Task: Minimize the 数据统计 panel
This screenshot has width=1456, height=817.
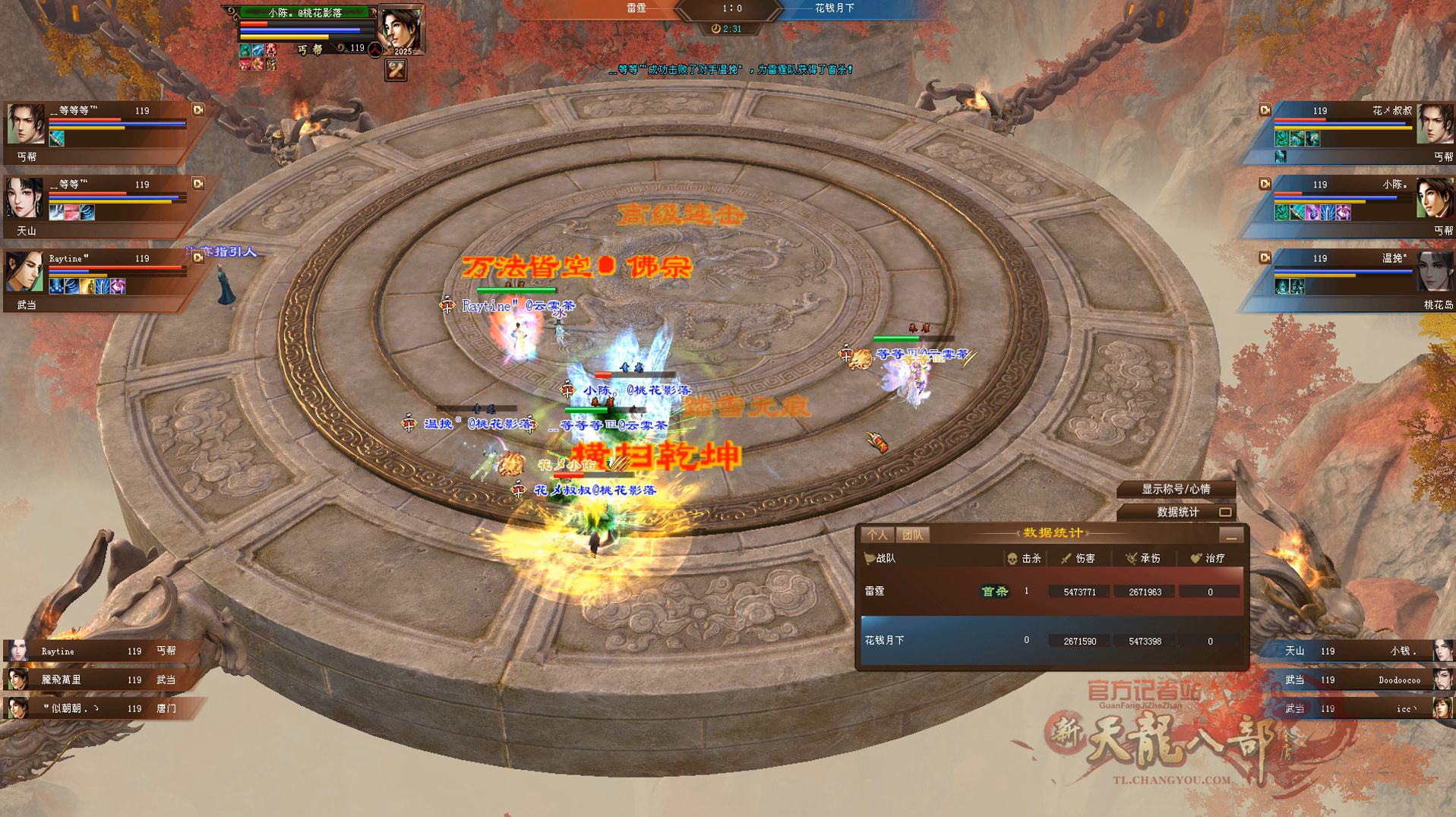Action: tap(1231, 536)
